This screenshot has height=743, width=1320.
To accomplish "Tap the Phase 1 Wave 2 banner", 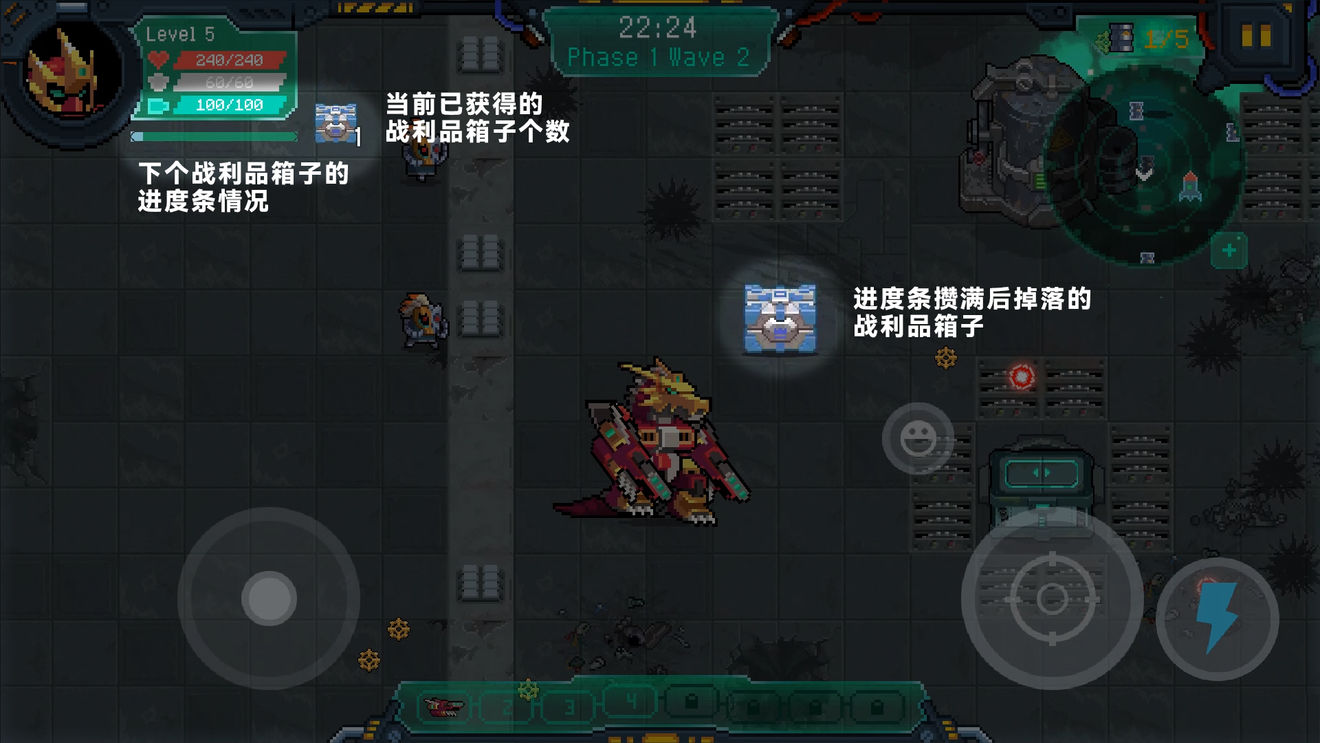I will click(x=660, y=57).
